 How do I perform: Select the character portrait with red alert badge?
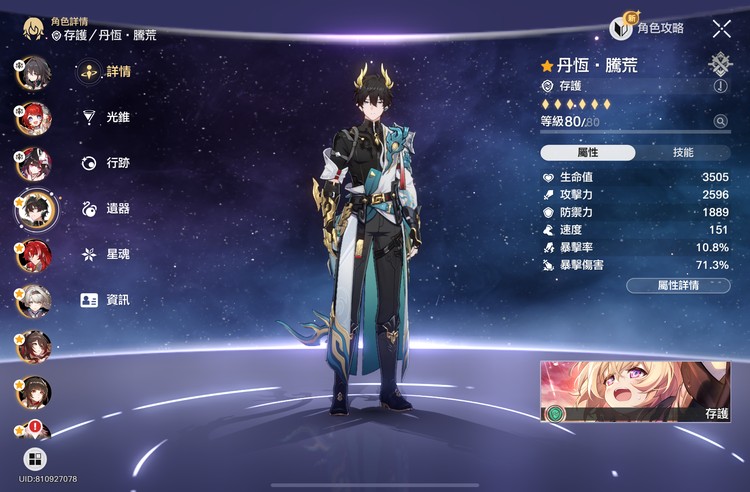33,432
